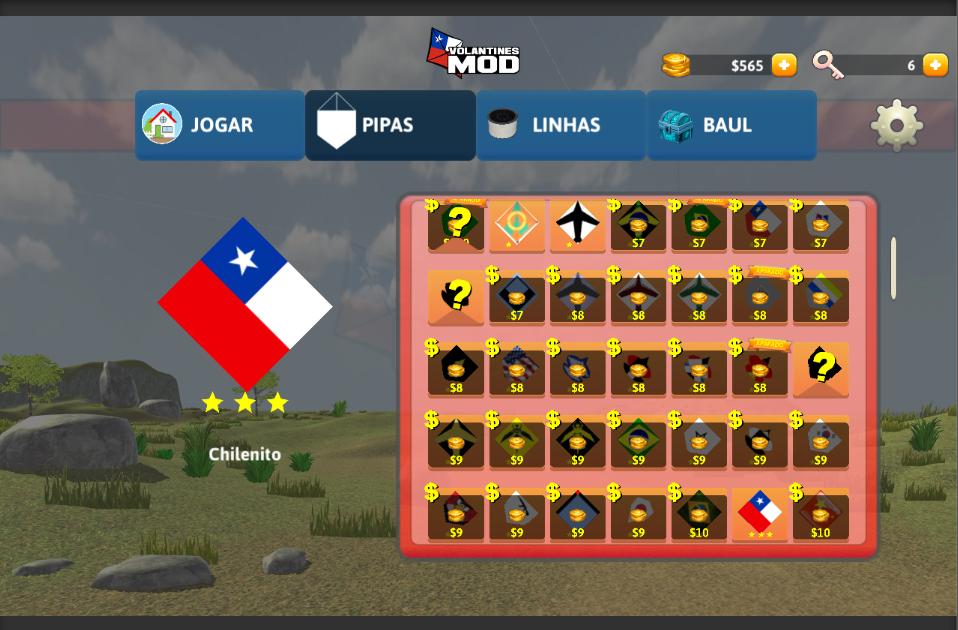Choose the mystery kite at the end of the third row

click(x=821, y=369)
